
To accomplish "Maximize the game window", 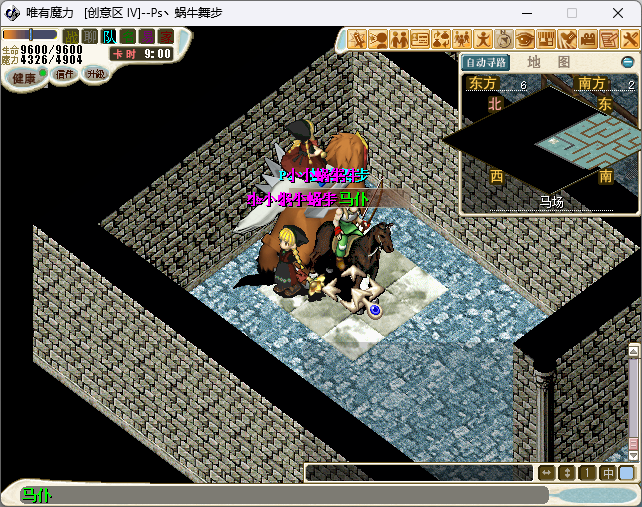I will (x=572, y=13).
